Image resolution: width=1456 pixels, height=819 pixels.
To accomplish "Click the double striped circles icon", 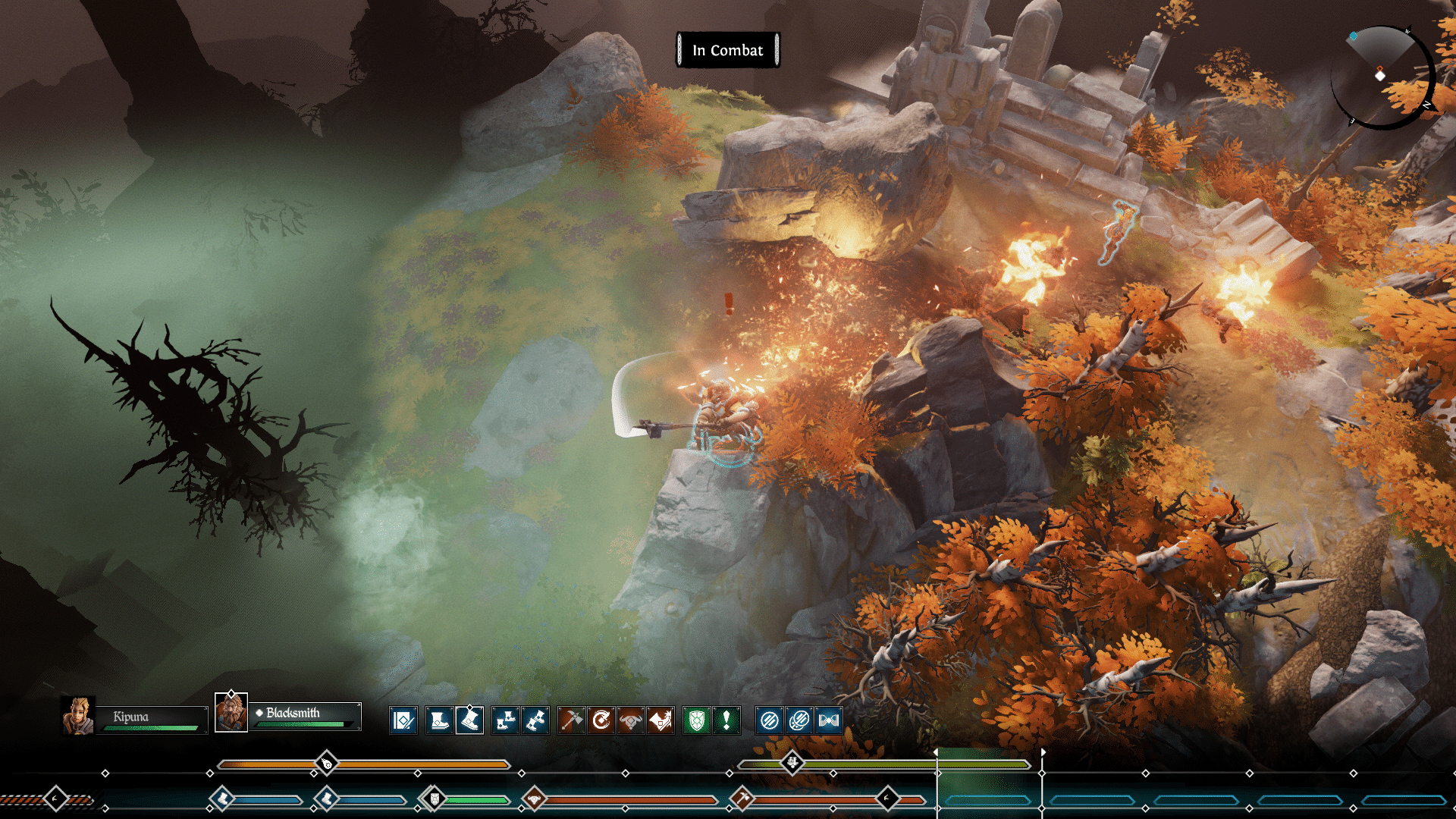I will click(799, 720).
